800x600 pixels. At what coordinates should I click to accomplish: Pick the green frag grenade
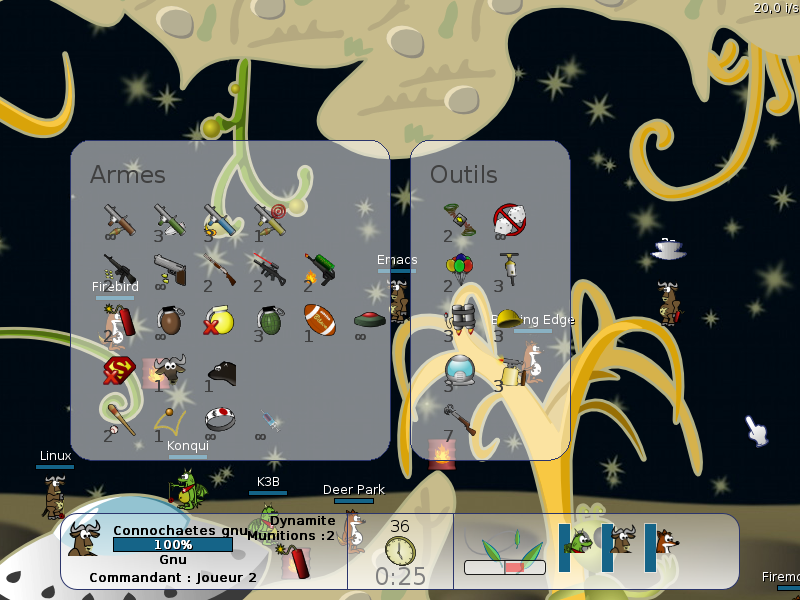coord(269,320)
